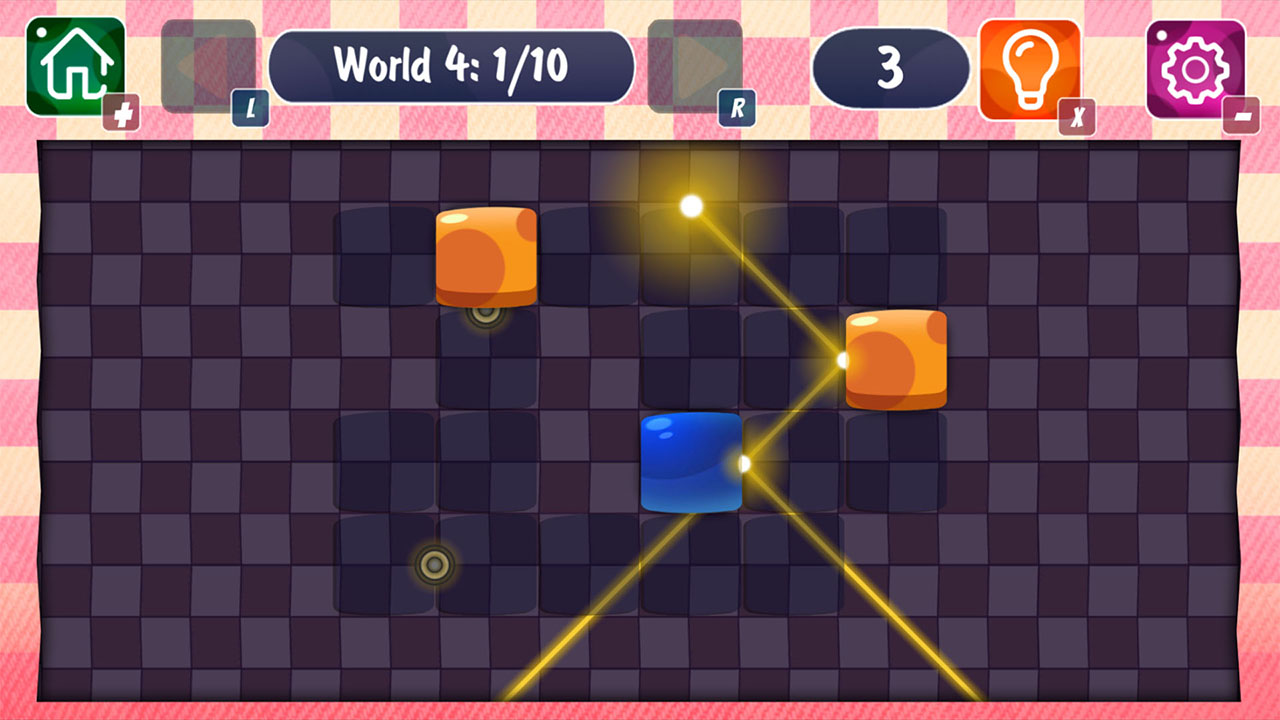
Task: Click the glowing light source dot at the top
Action: (x=690, y=207)
